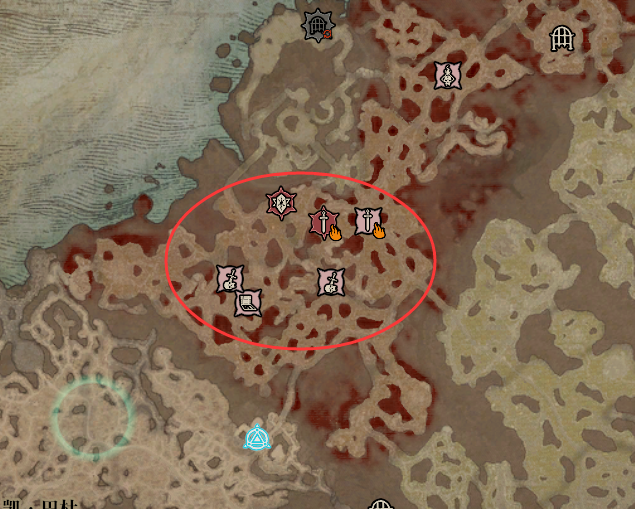Choose the book icon map marker
Image resolution: width=635 pixels, height=509 pixels.
click(248, 302)
